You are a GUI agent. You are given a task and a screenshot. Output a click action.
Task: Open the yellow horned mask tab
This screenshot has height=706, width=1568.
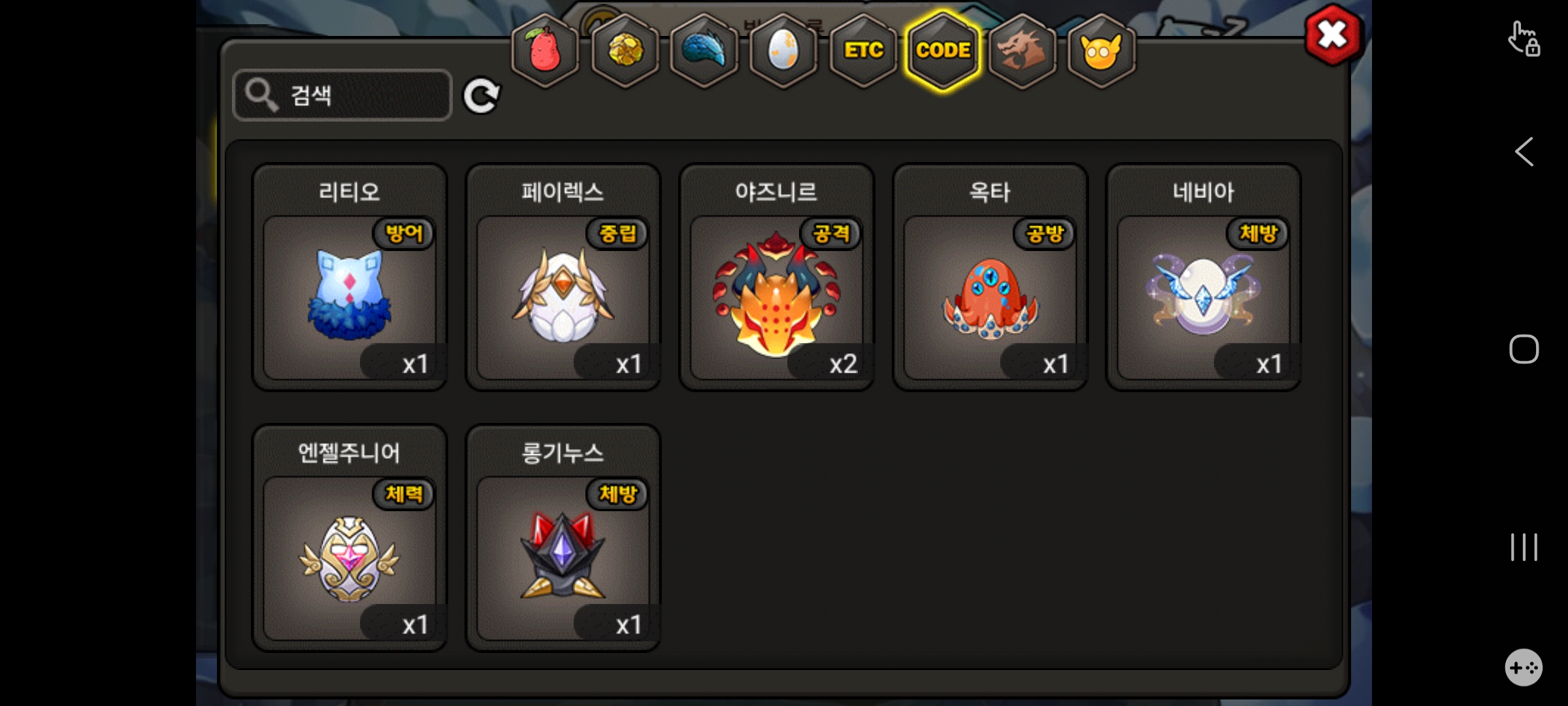pyautogui.click(x=1102, y=50)
